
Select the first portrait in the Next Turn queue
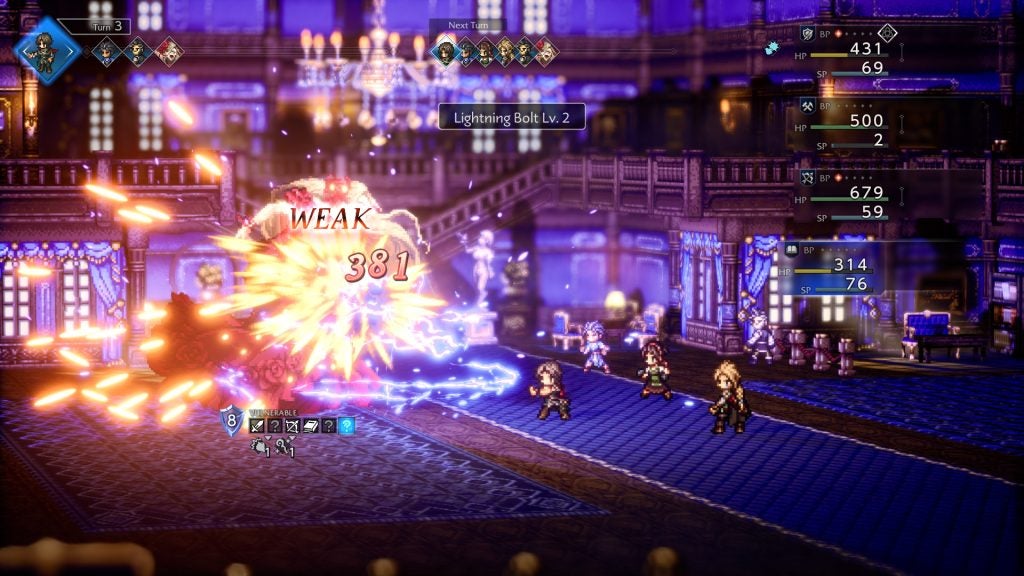pyautogui.click(x=445, y=52)
